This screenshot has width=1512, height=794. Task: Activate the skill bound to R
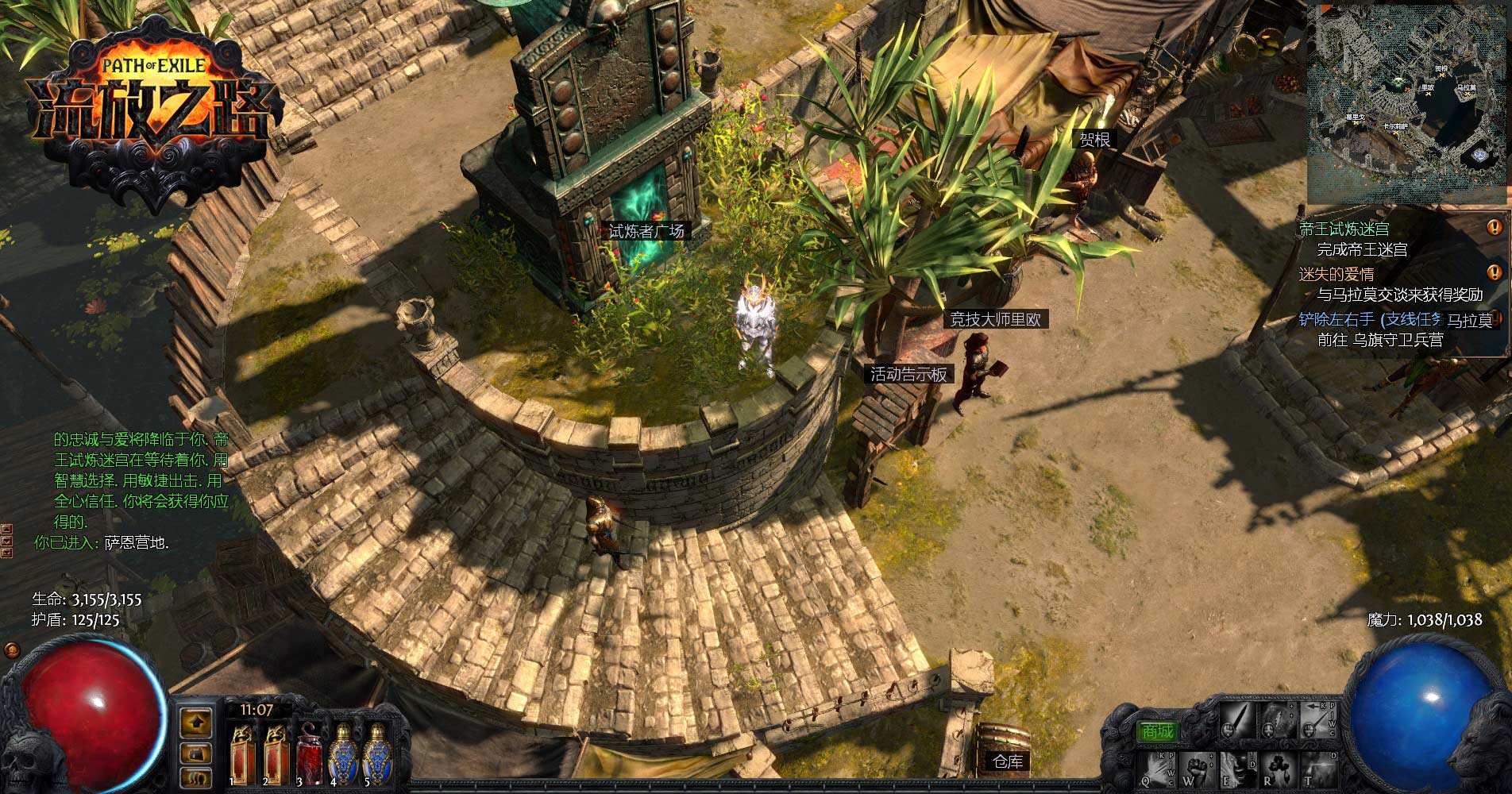1278,770
